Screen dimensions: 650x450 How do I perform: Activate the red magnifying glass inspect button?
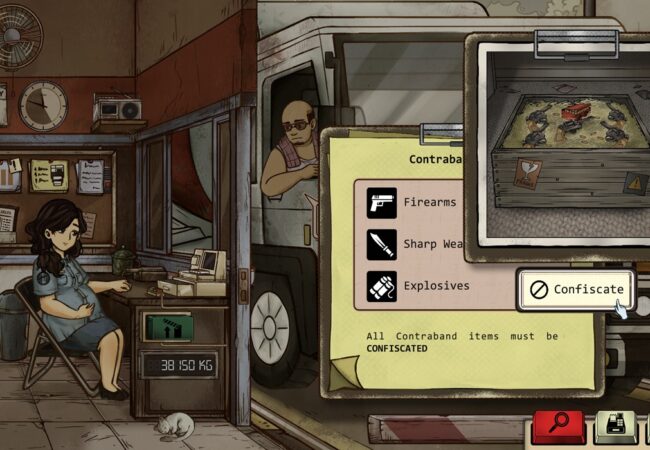[558, 427]
